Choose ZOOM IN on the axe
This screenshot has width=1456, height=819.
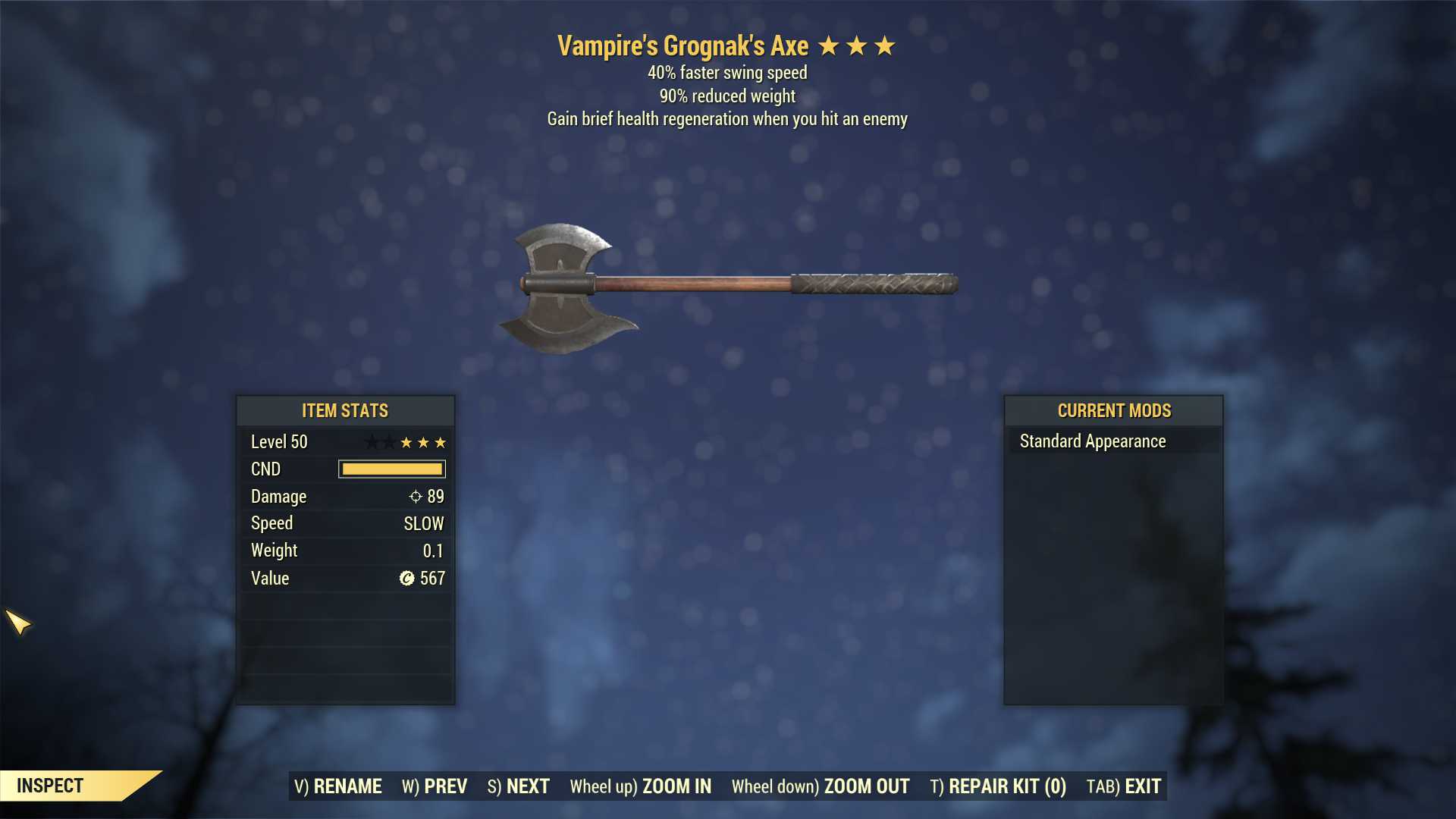[641, 786]
